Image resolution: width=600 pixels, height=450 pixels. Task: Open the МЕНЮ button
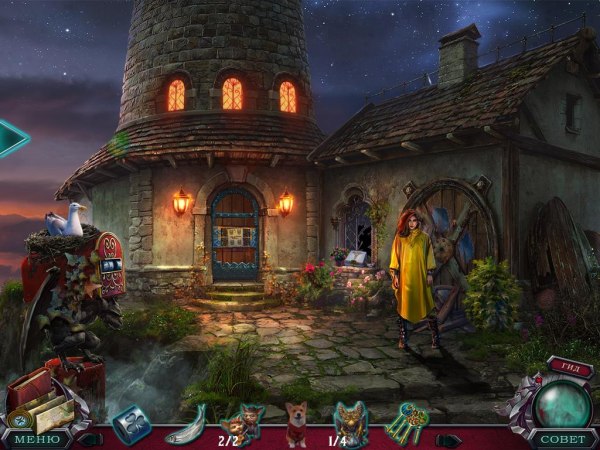tap(35, 439)
